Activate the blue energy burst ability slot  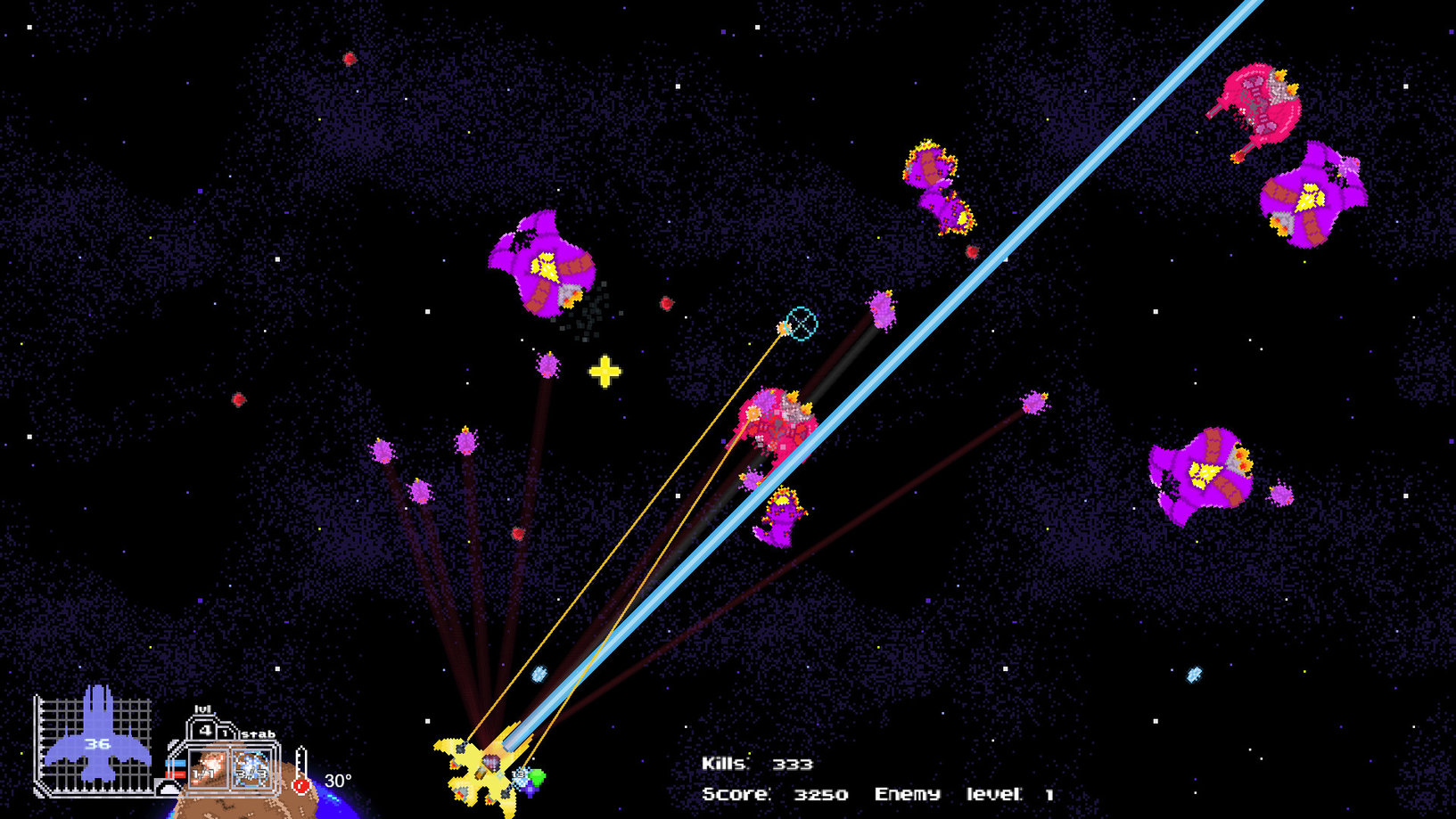coord(251,768)
